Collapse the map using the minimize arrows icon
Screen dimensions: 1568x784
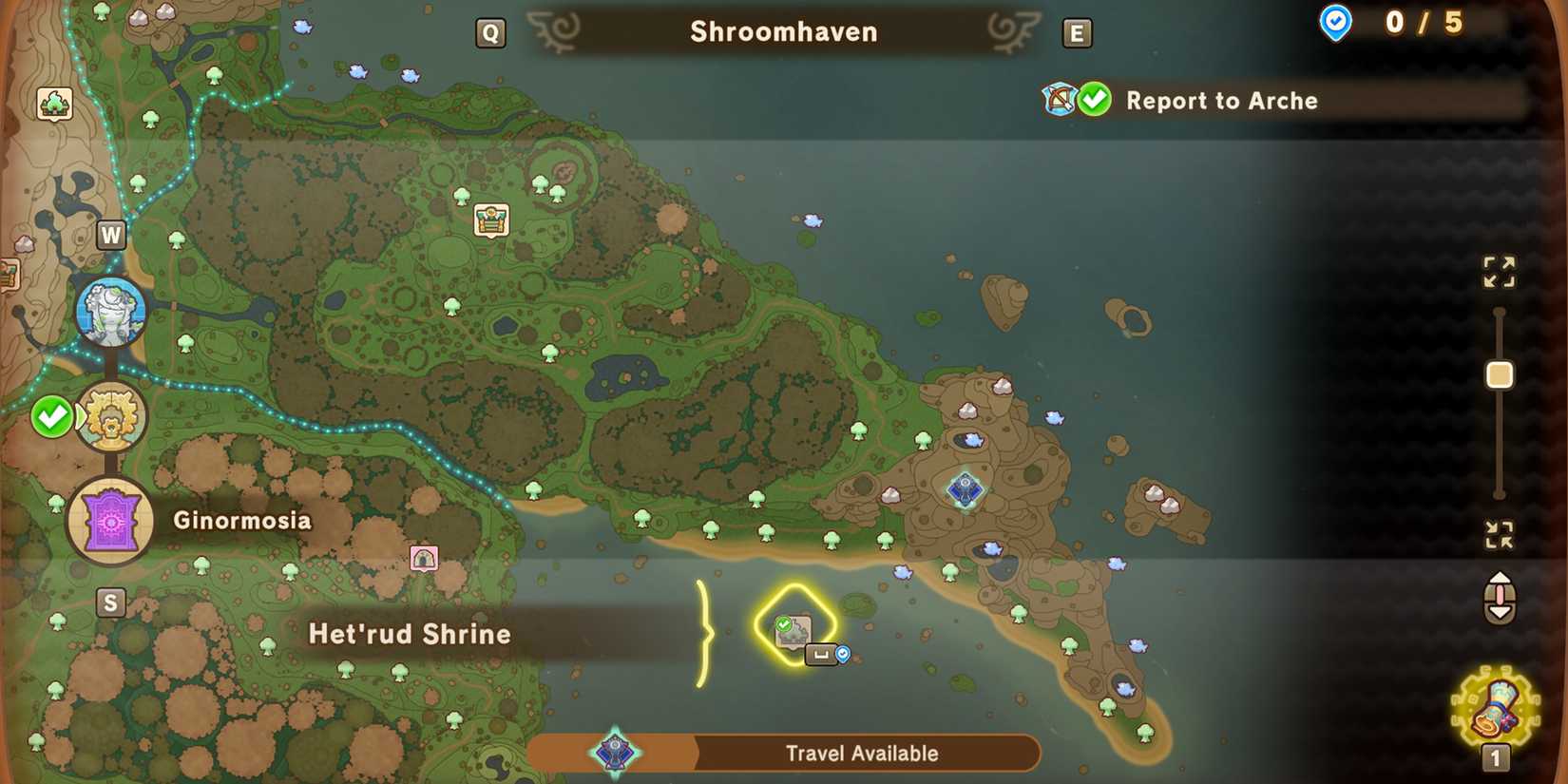1500,535
